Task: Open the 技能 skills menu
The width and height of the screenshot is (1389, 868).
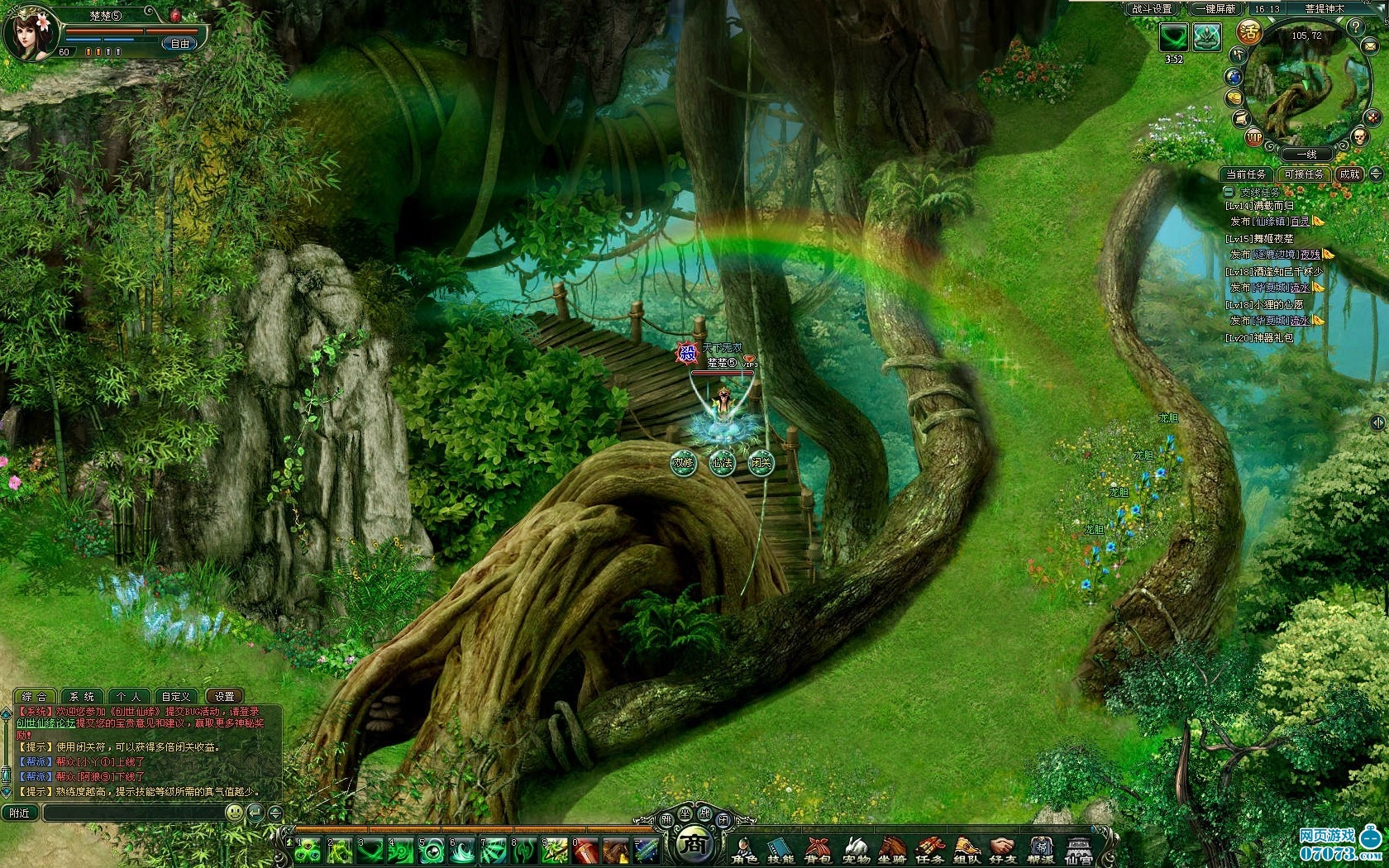Action: (x=780, y=850)
